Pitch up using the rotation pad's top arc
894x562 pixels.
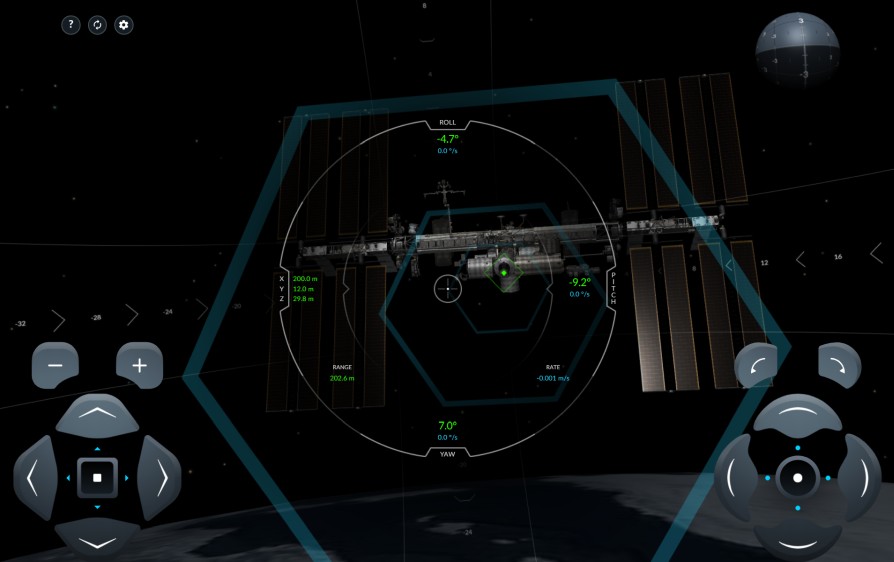(x=797, y=414)
